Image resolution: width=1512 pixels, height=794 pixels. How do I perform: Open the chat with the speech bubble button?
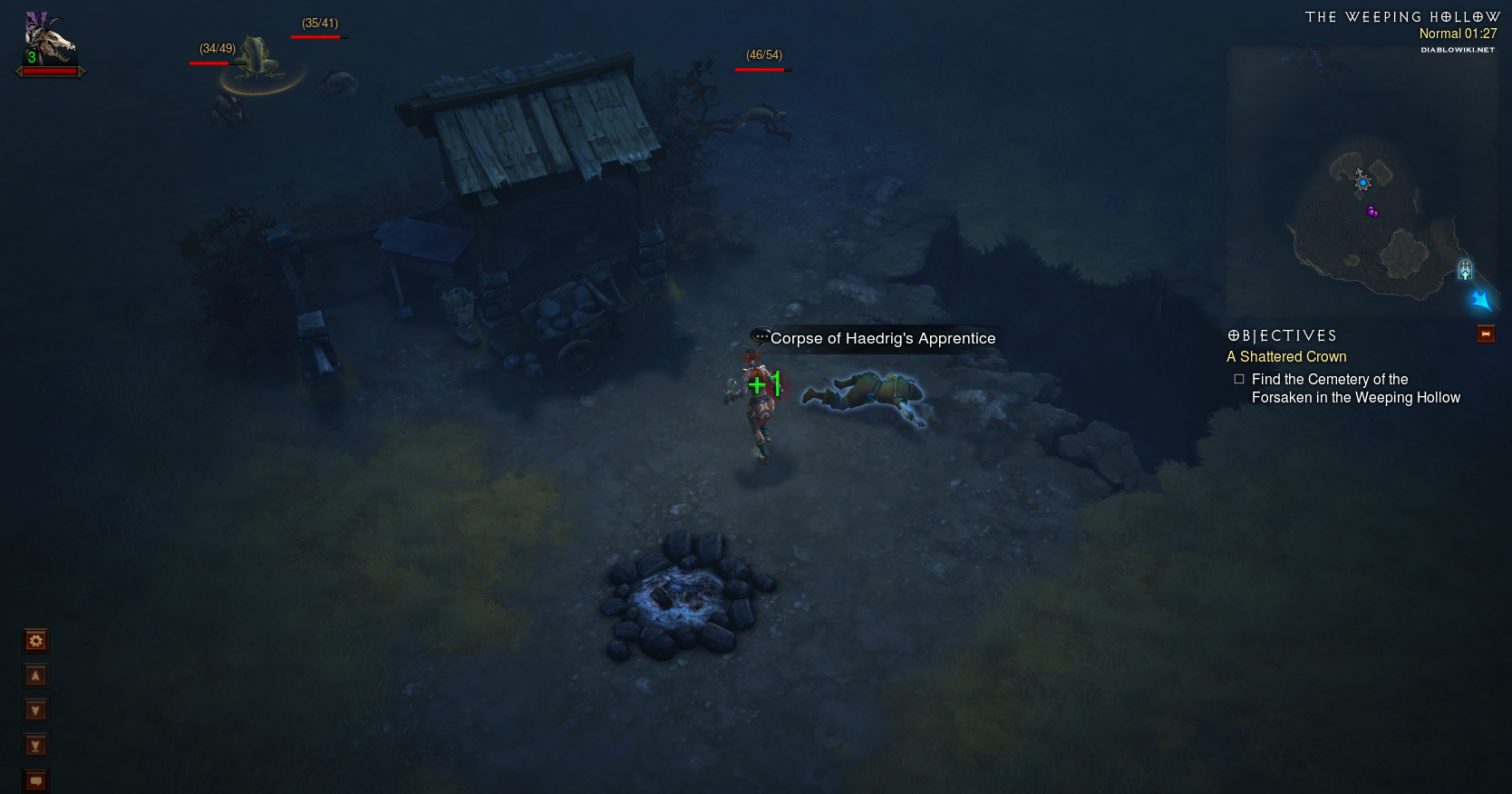[35, 780]
